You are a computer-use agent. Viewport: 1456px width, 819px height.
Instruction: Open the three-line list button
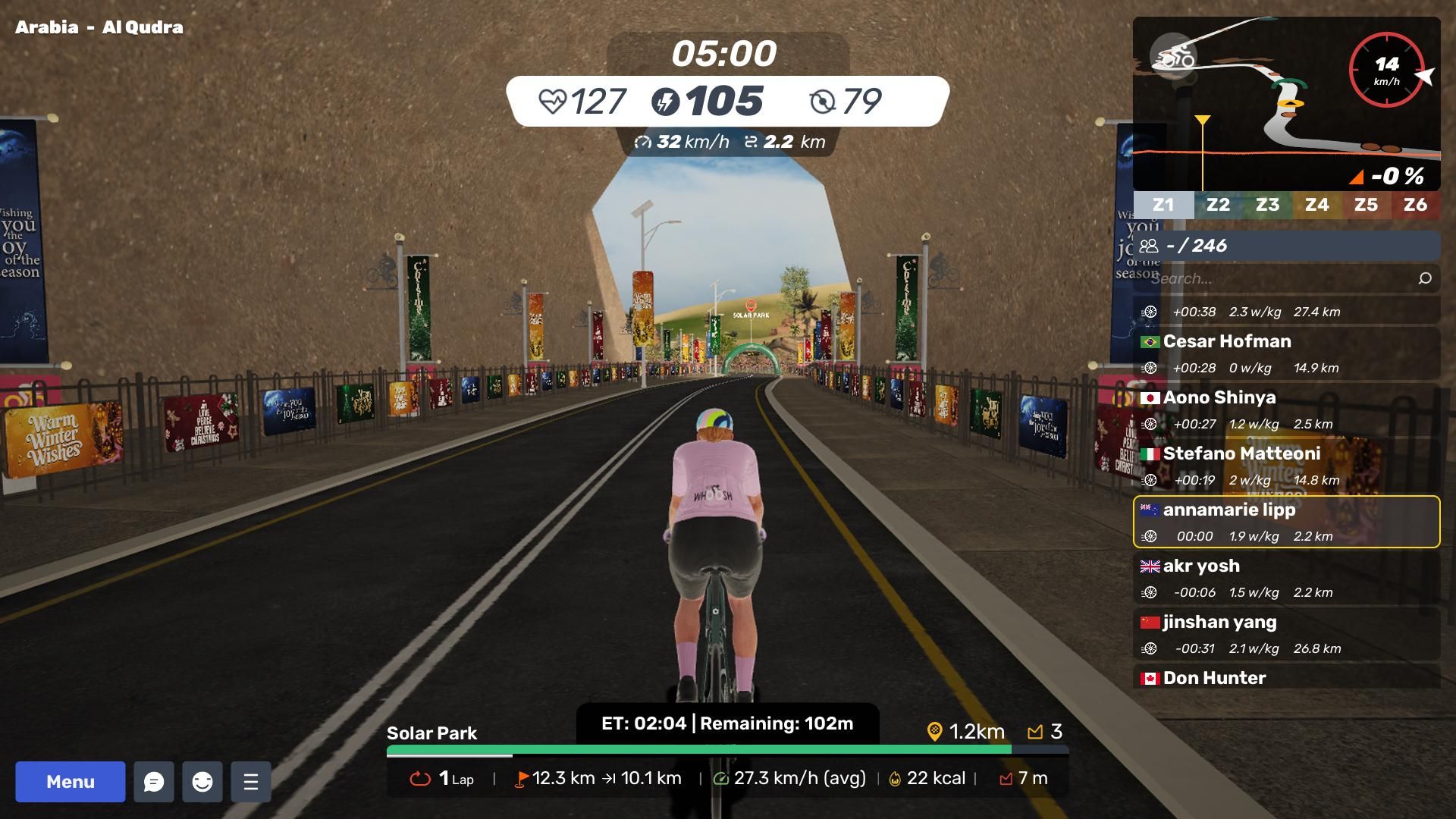click(x=251, y=782)
